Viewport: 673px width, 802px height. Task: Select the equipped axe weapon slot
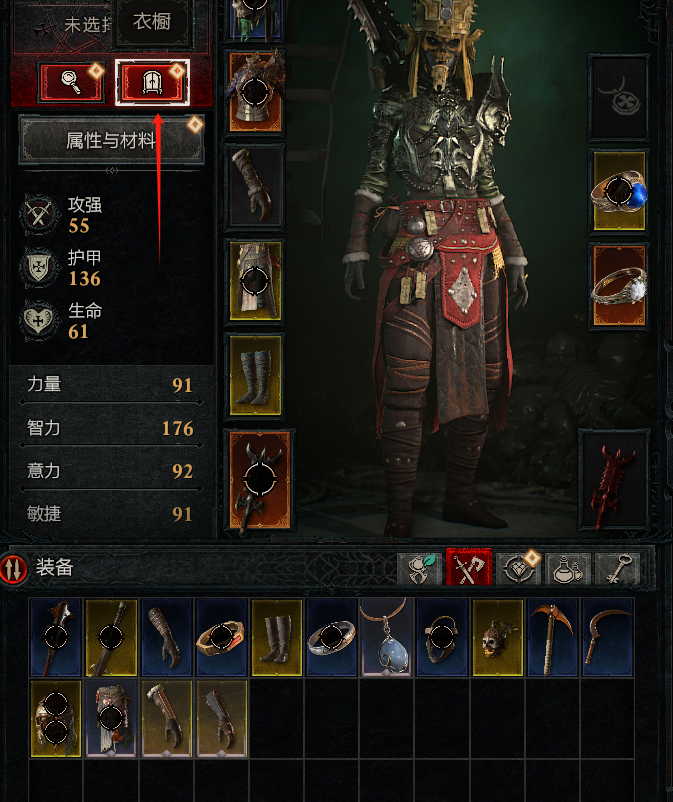(x=261, y=478)
